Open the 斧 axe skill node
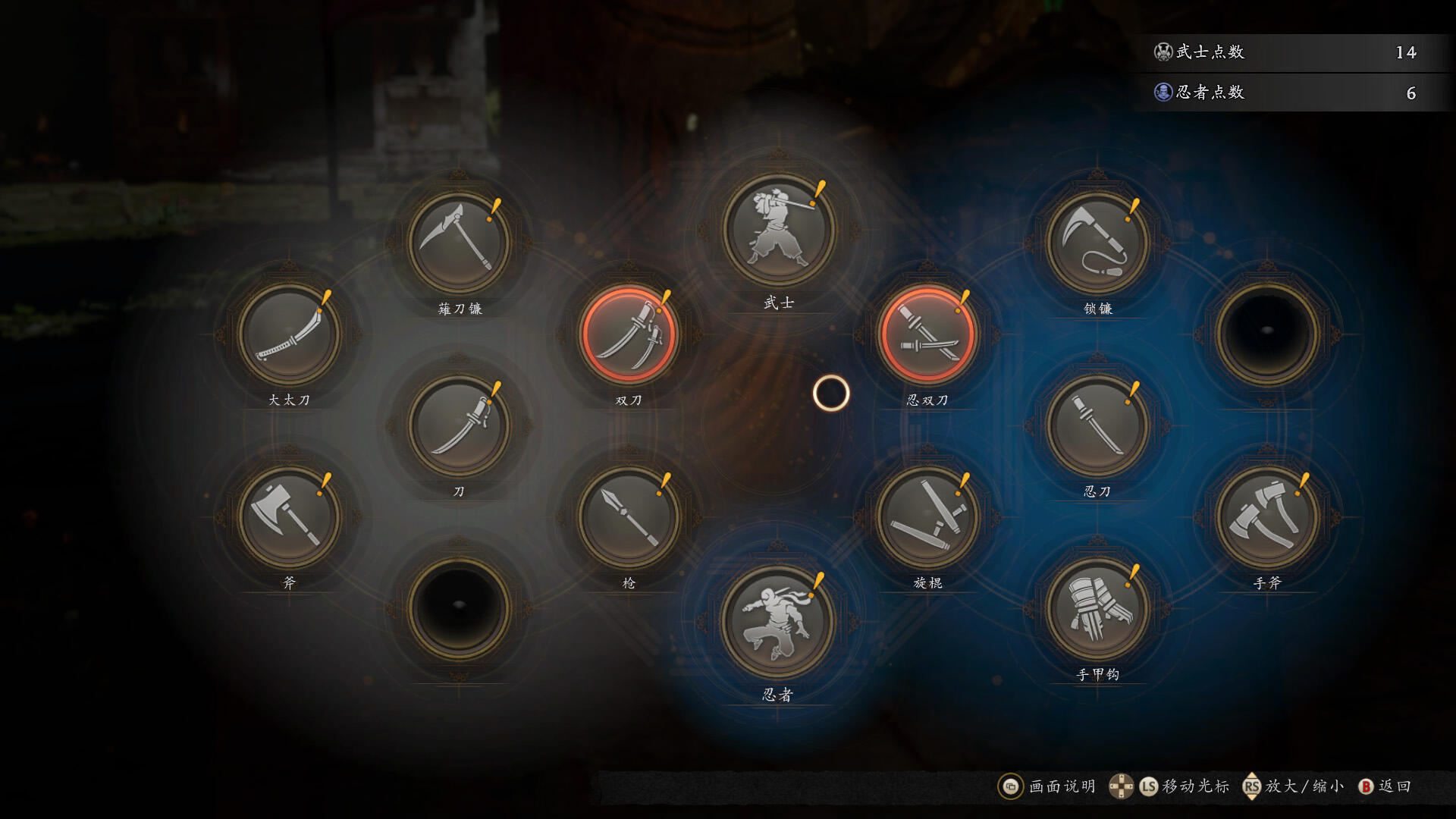This screenshot has height=819, width=1456. point(289,517)
